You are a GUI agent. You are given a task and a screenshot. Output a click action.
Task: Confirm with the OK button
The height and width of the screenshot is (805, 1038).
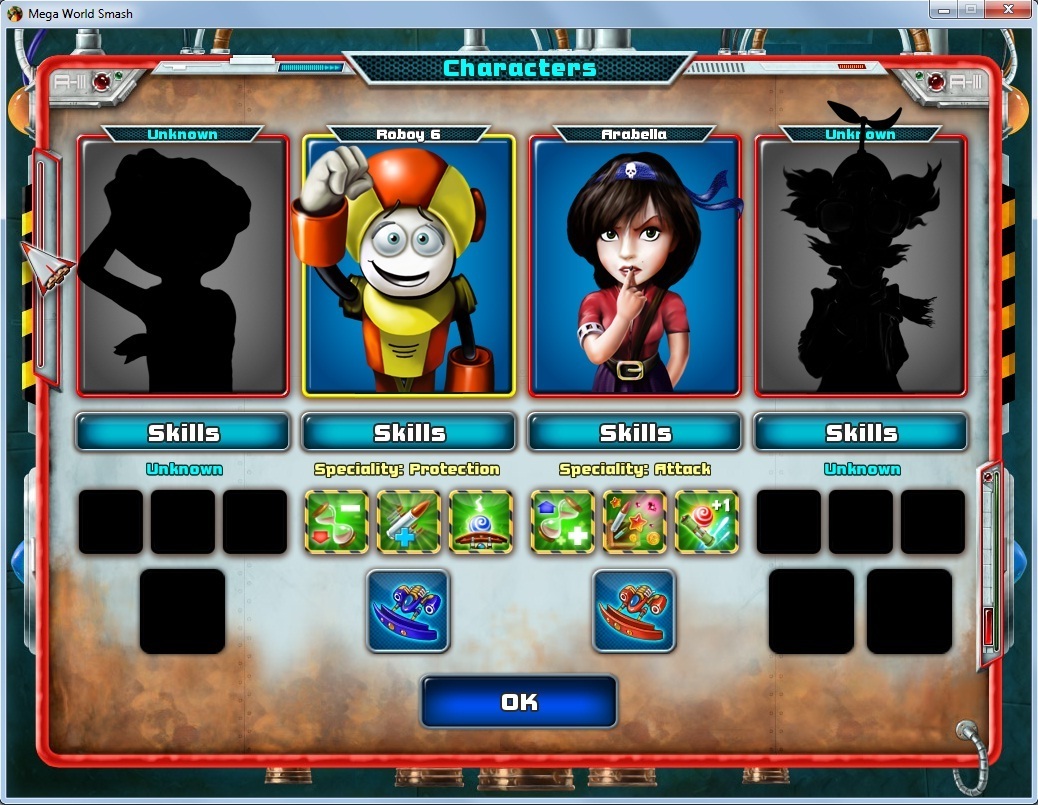coord(518,702)
